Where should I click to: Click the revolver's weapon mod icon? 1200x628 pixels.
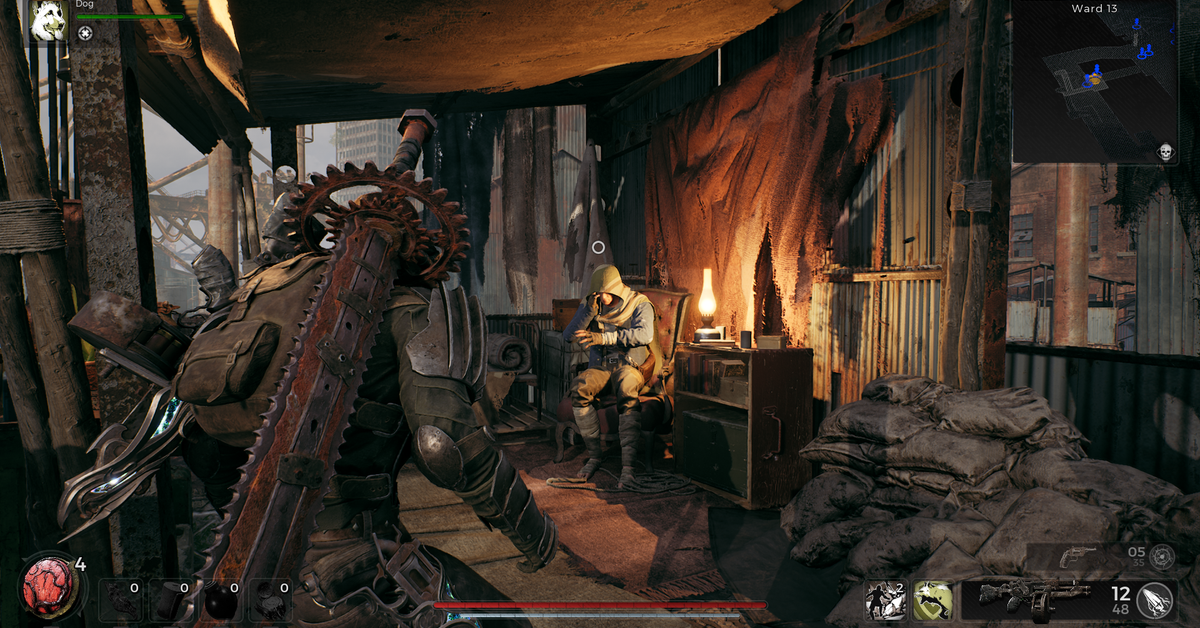pyautogui.click(x=1161, y=557)
